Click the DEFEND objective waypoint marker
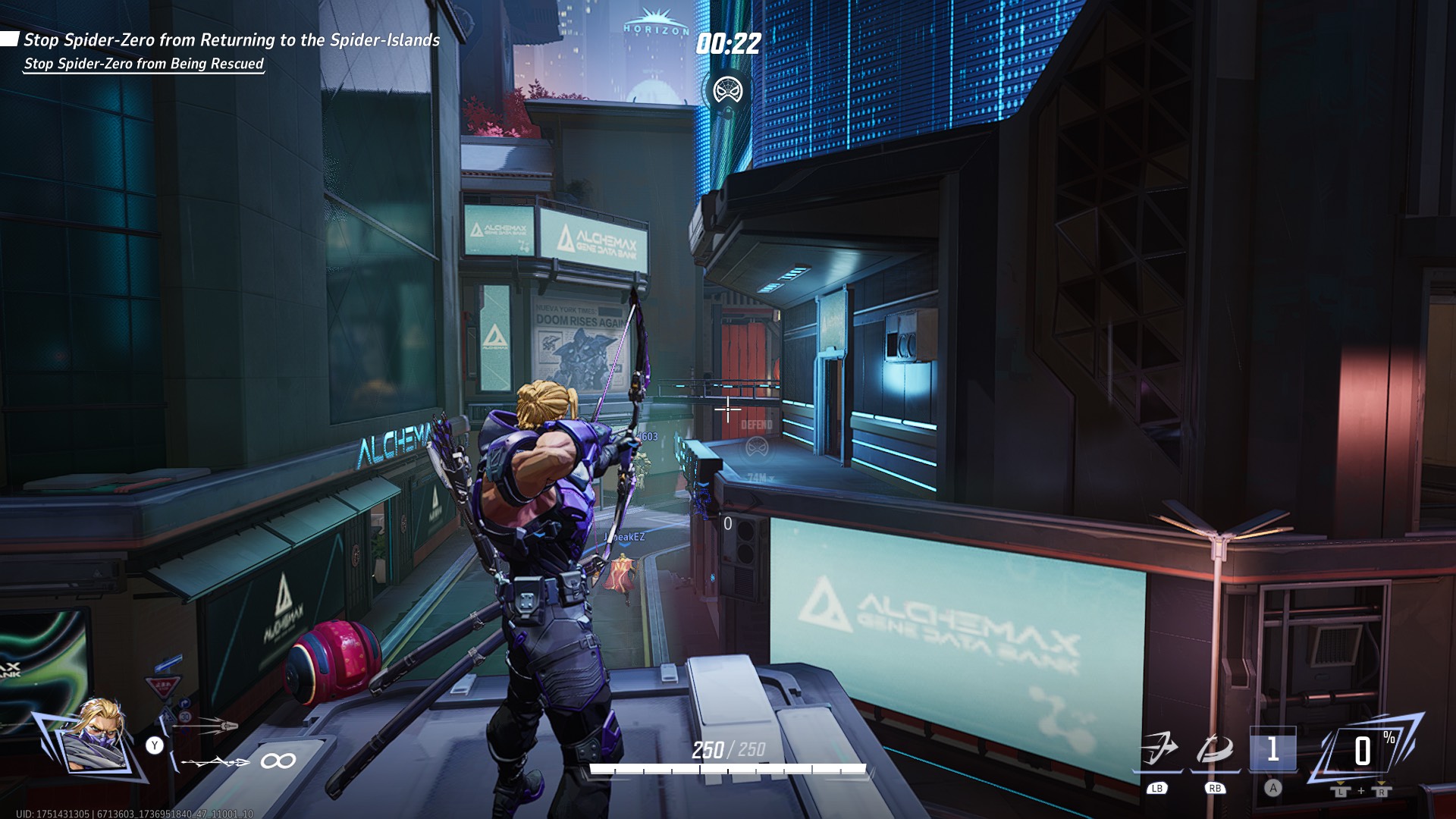 (x=756, y=447)
